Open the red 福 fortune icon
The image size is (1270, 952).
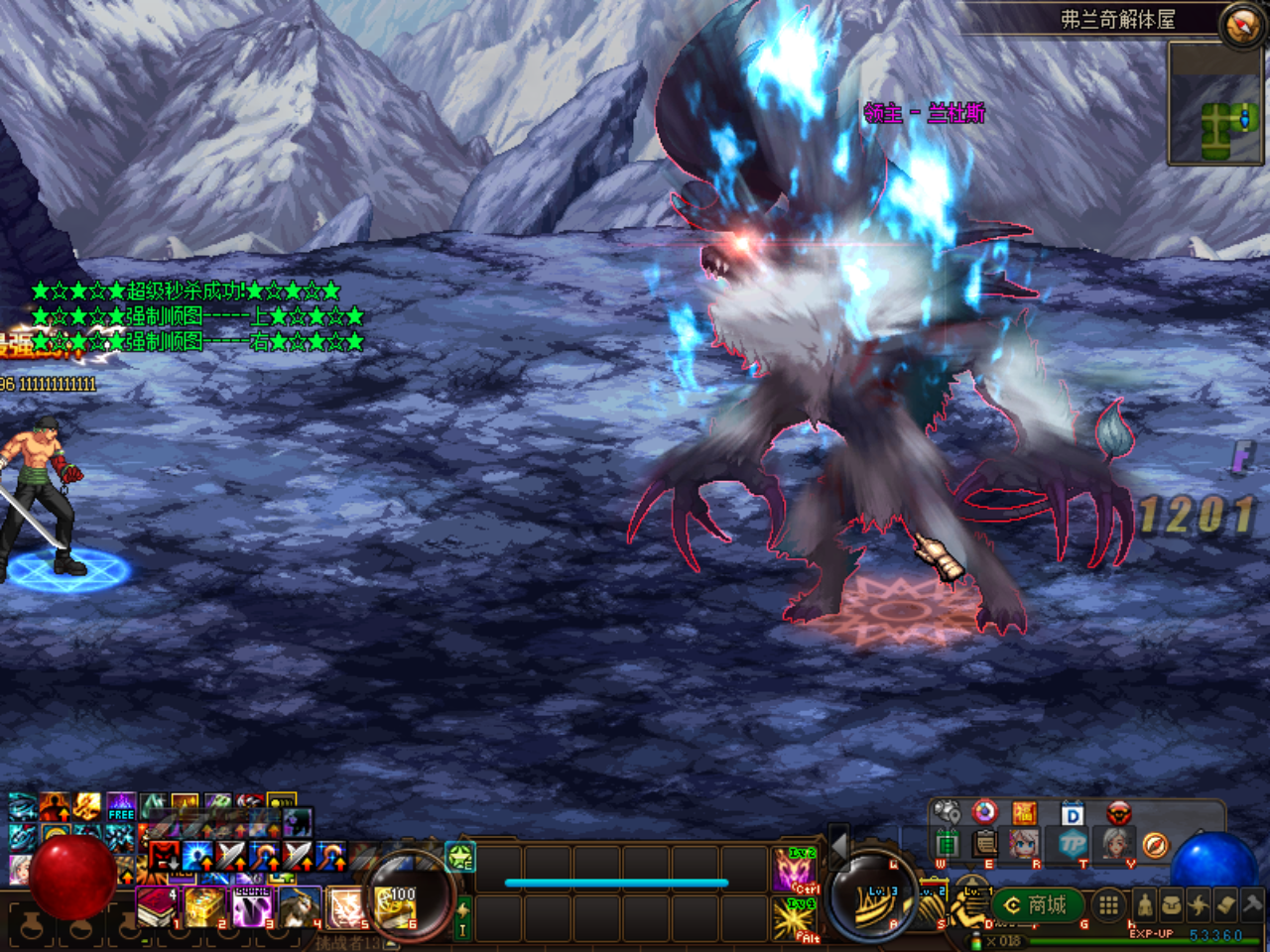coord(1025,814)
